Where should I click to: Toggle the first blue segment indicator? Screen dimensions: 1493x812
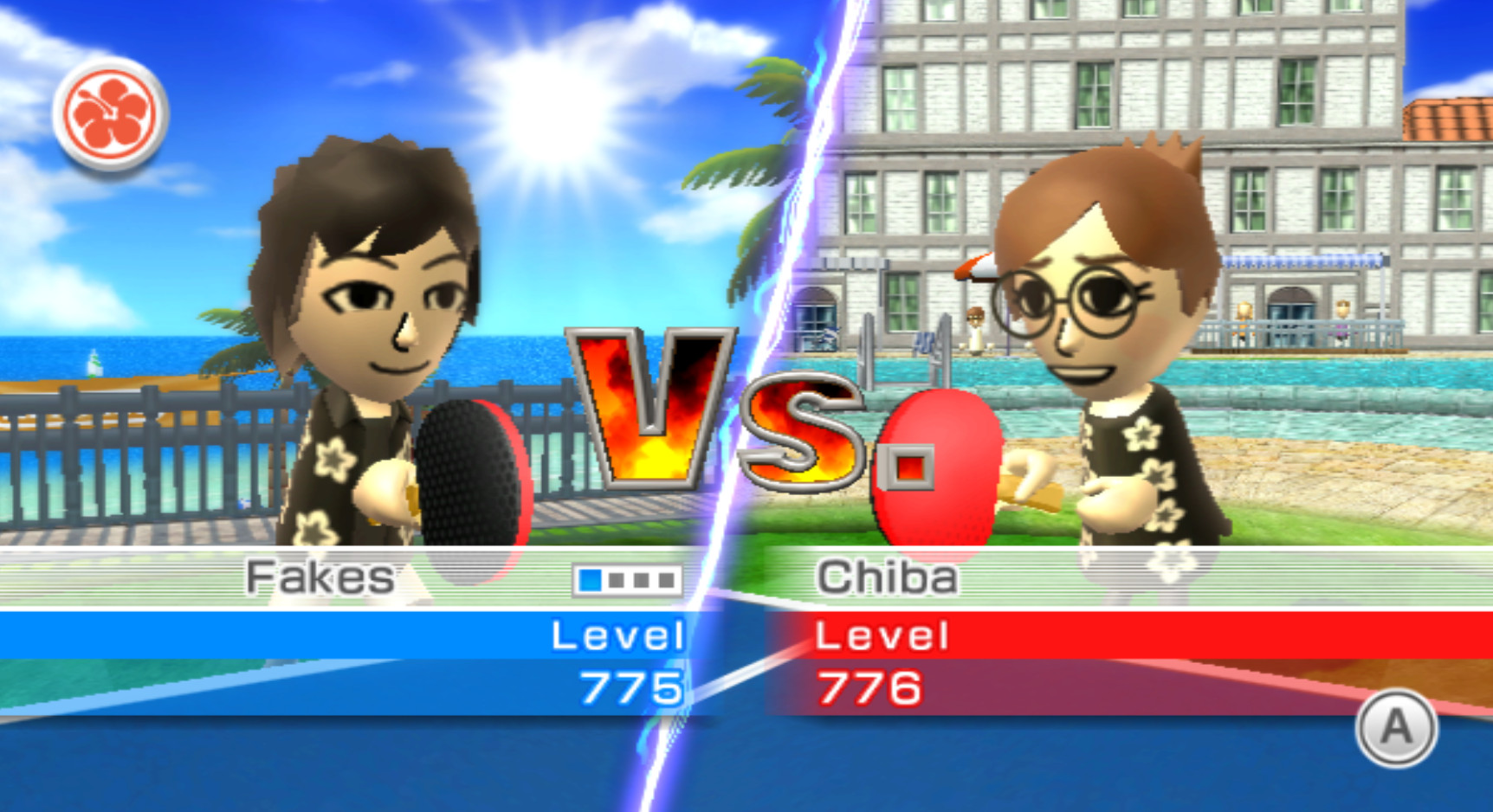(590, 580)
